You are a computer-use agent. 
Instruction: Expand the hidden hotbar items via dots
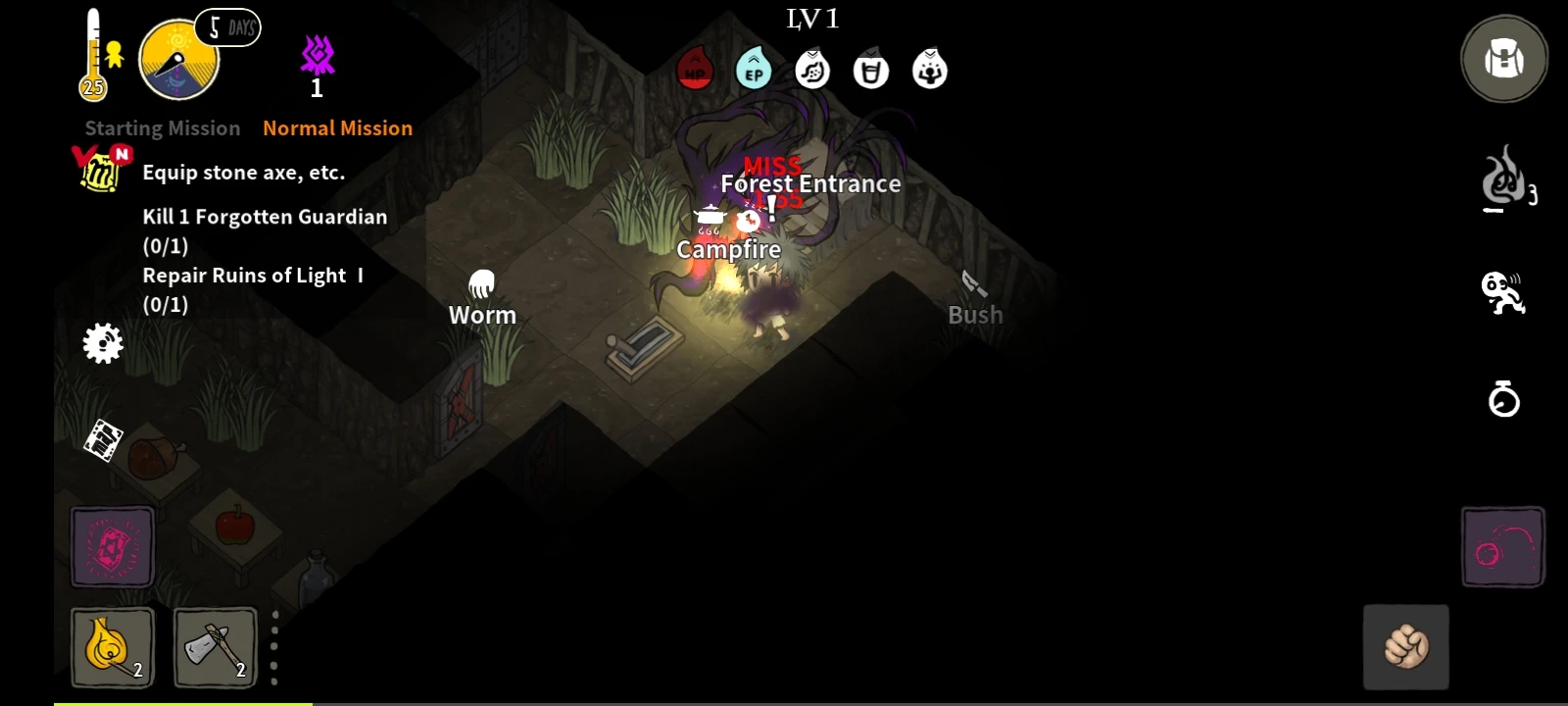click(274, 647)
